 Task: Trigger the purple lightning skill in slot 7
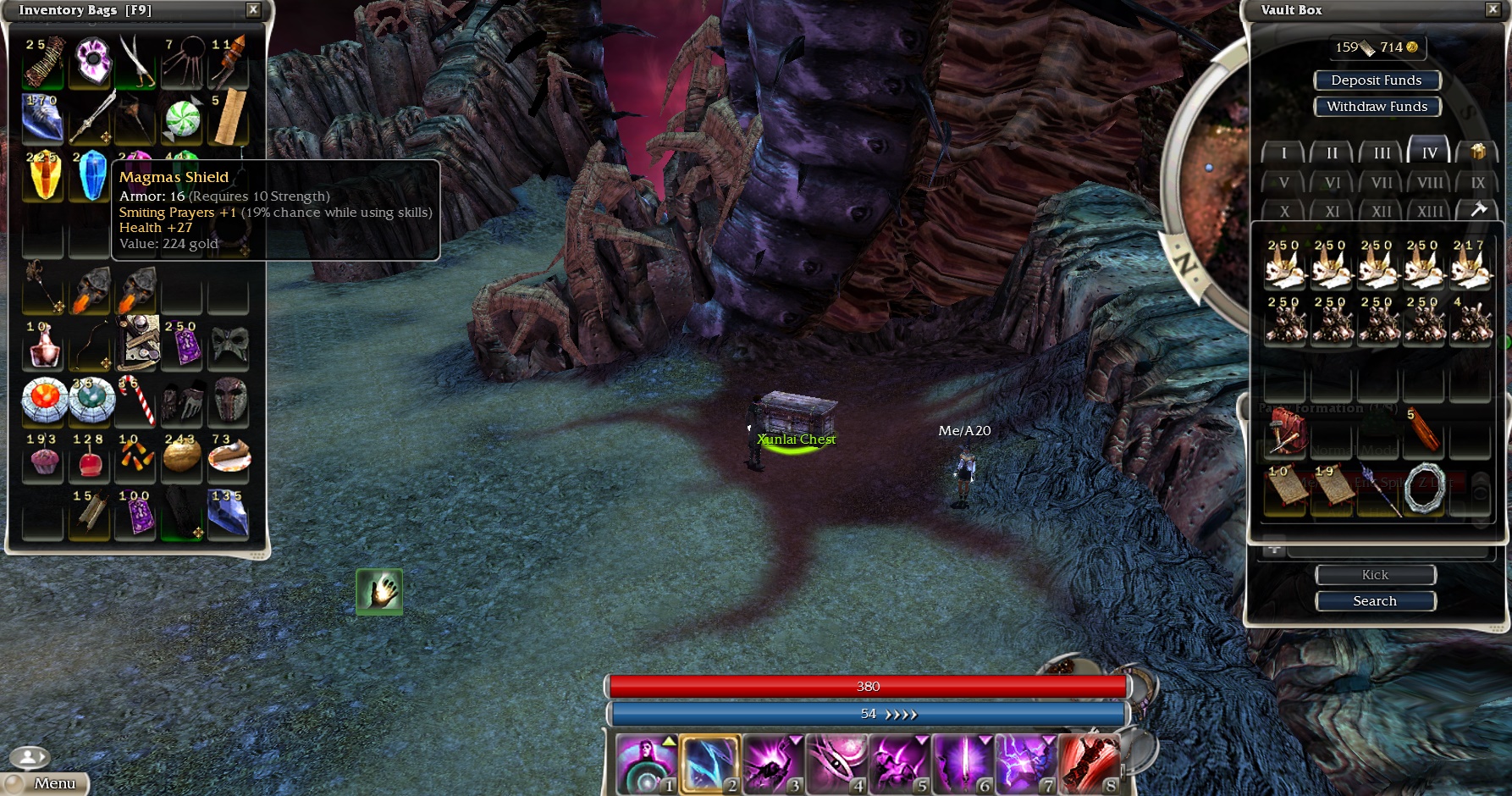click(x=1026, y=764)
